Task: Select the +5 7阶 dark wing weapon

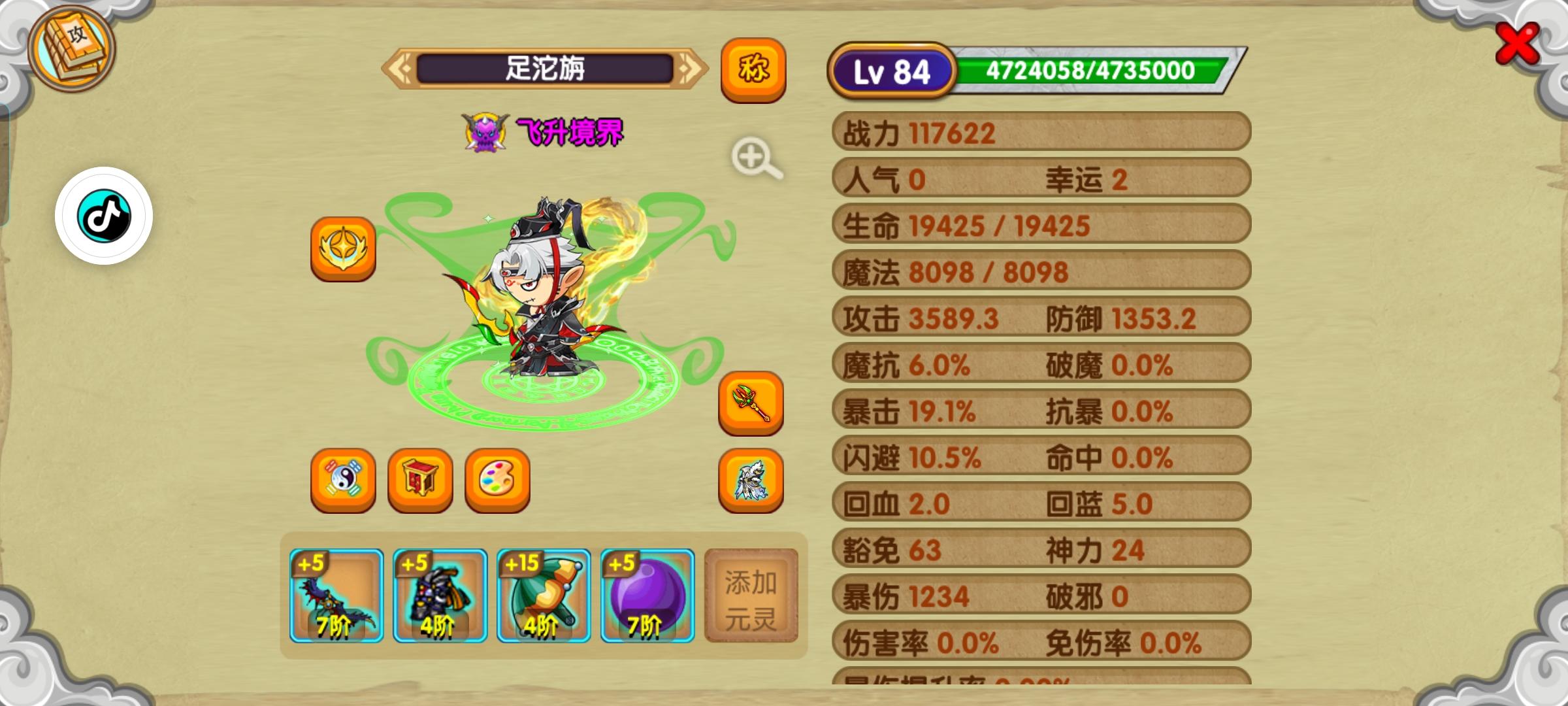Action: coord(336,596)
